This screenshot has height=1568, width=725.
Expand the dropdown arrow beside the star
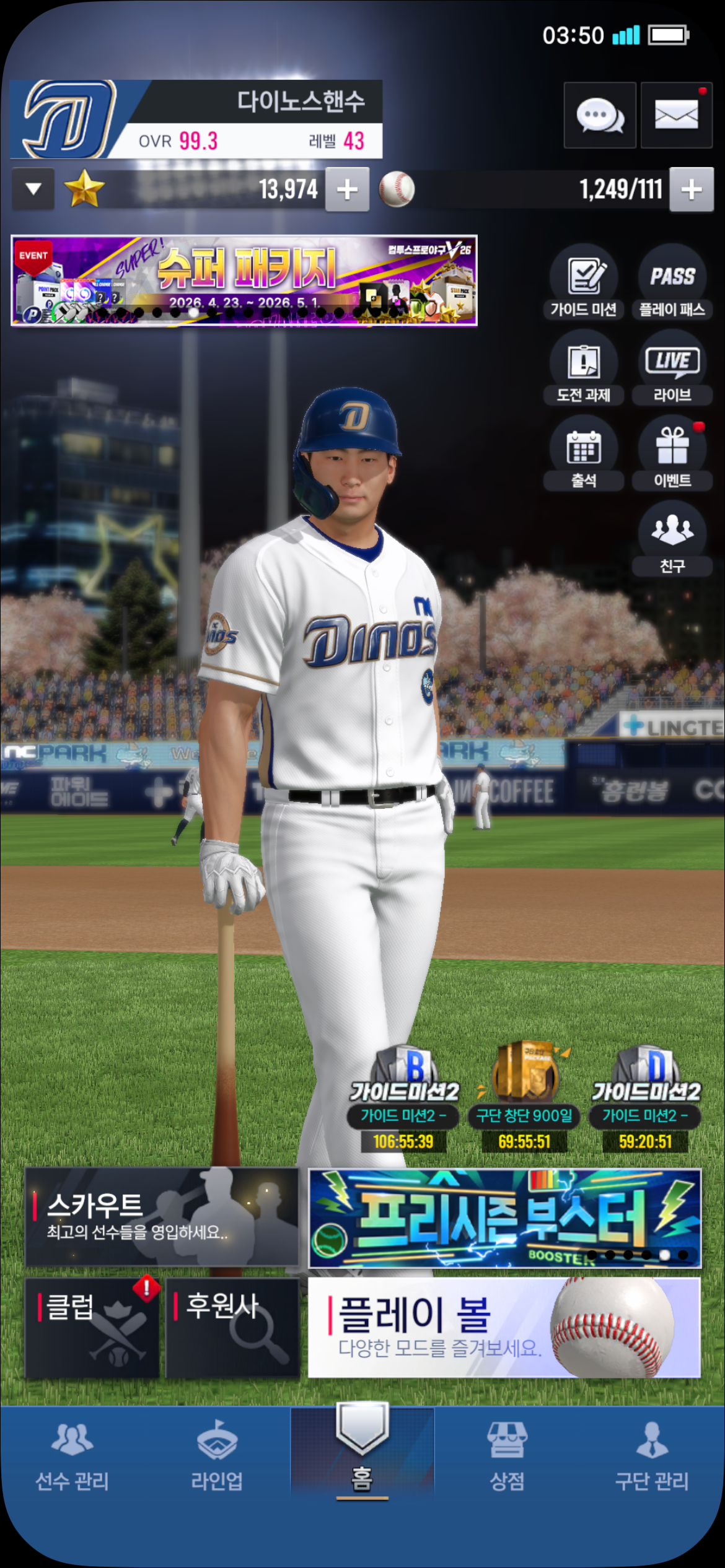pyautogui.click(x=33, y=189)
